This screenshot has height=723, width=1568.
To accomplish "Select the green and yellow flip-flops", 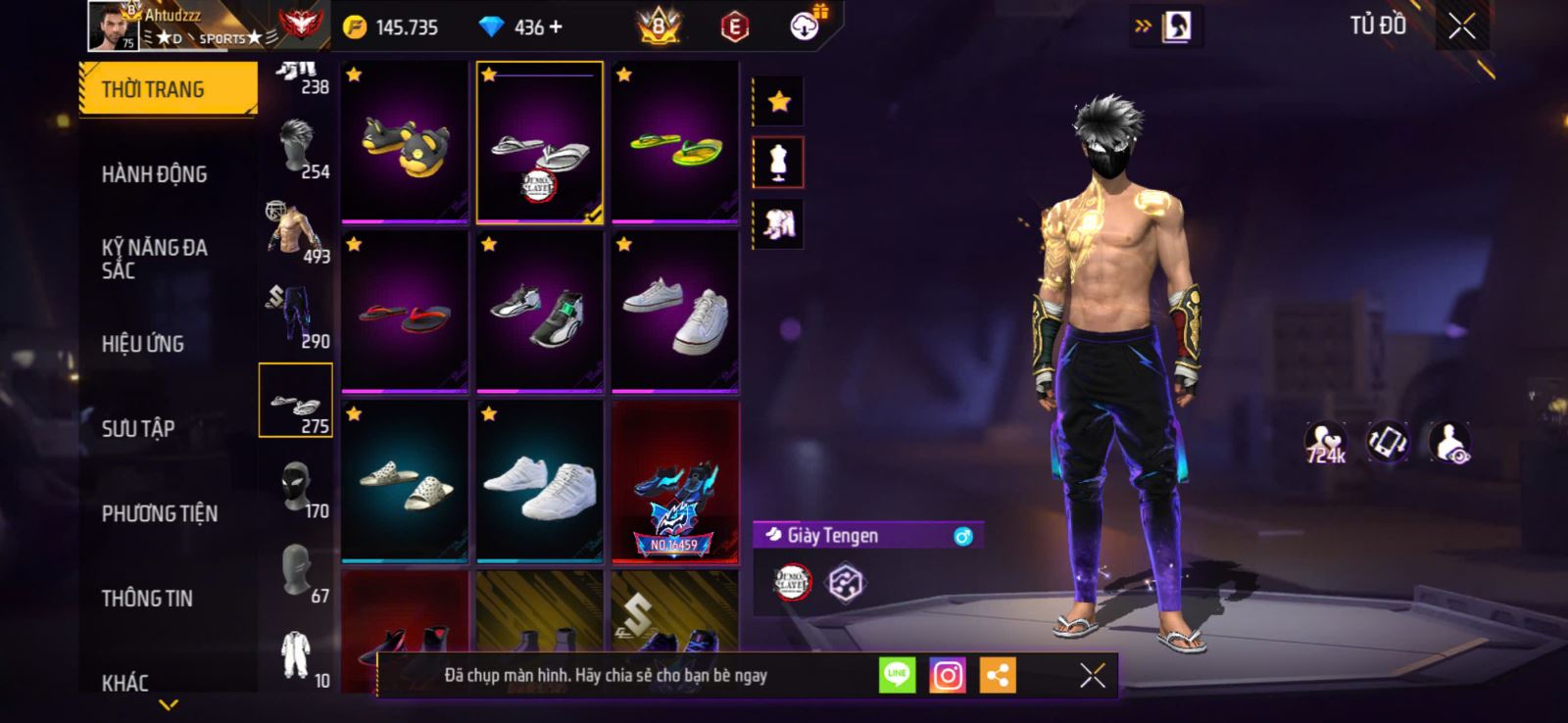I will (675, 143).
